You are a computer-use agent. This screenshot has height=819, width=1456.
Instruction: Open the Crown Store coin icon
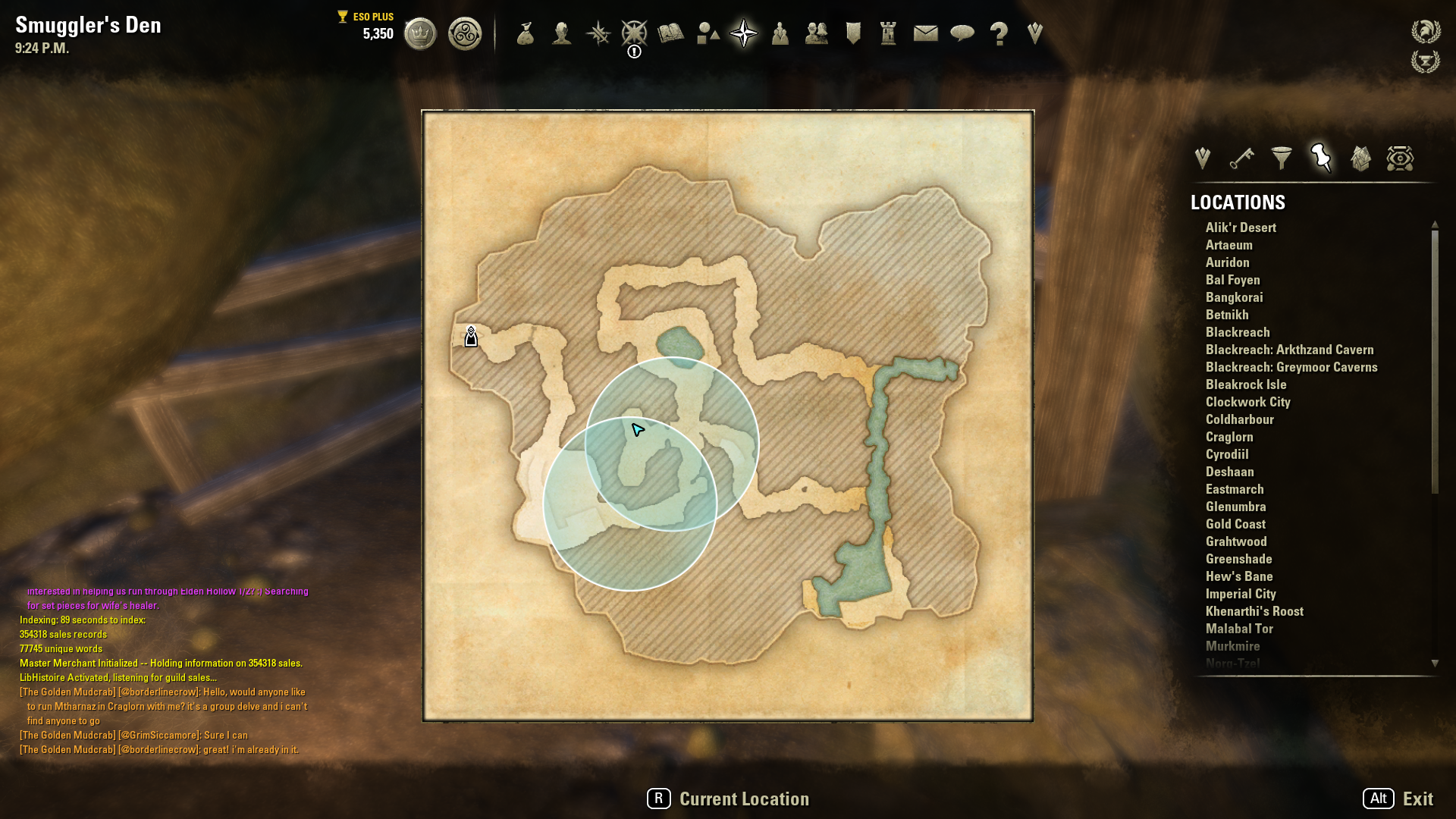point(420,34)
